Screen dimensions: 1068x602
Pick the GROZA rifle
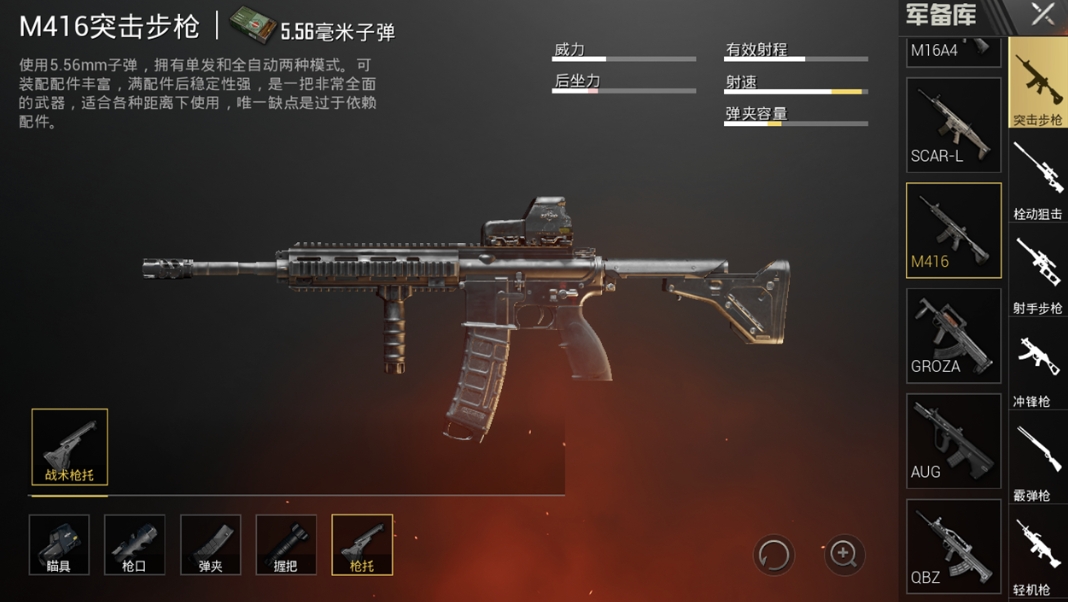pyautogui.click(x=953, y=336)
